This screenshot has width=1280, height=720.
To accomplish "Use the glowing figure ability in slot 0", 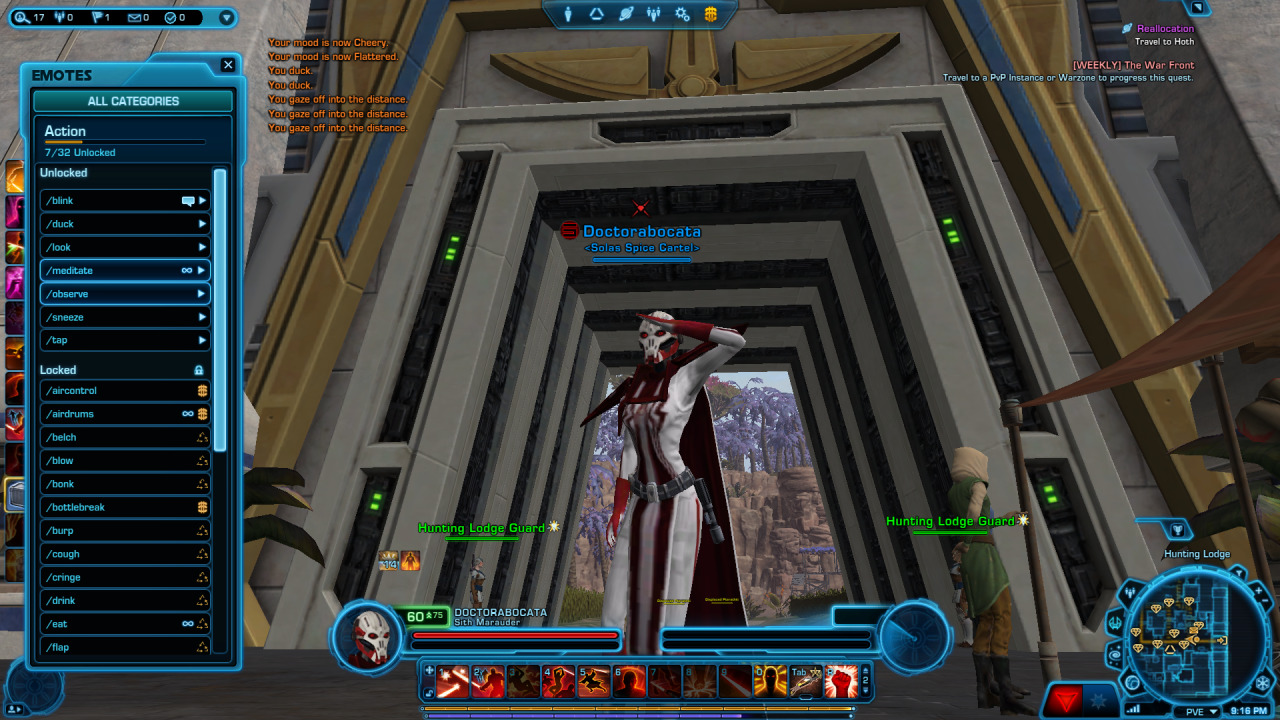I will [x=769, y=681].
